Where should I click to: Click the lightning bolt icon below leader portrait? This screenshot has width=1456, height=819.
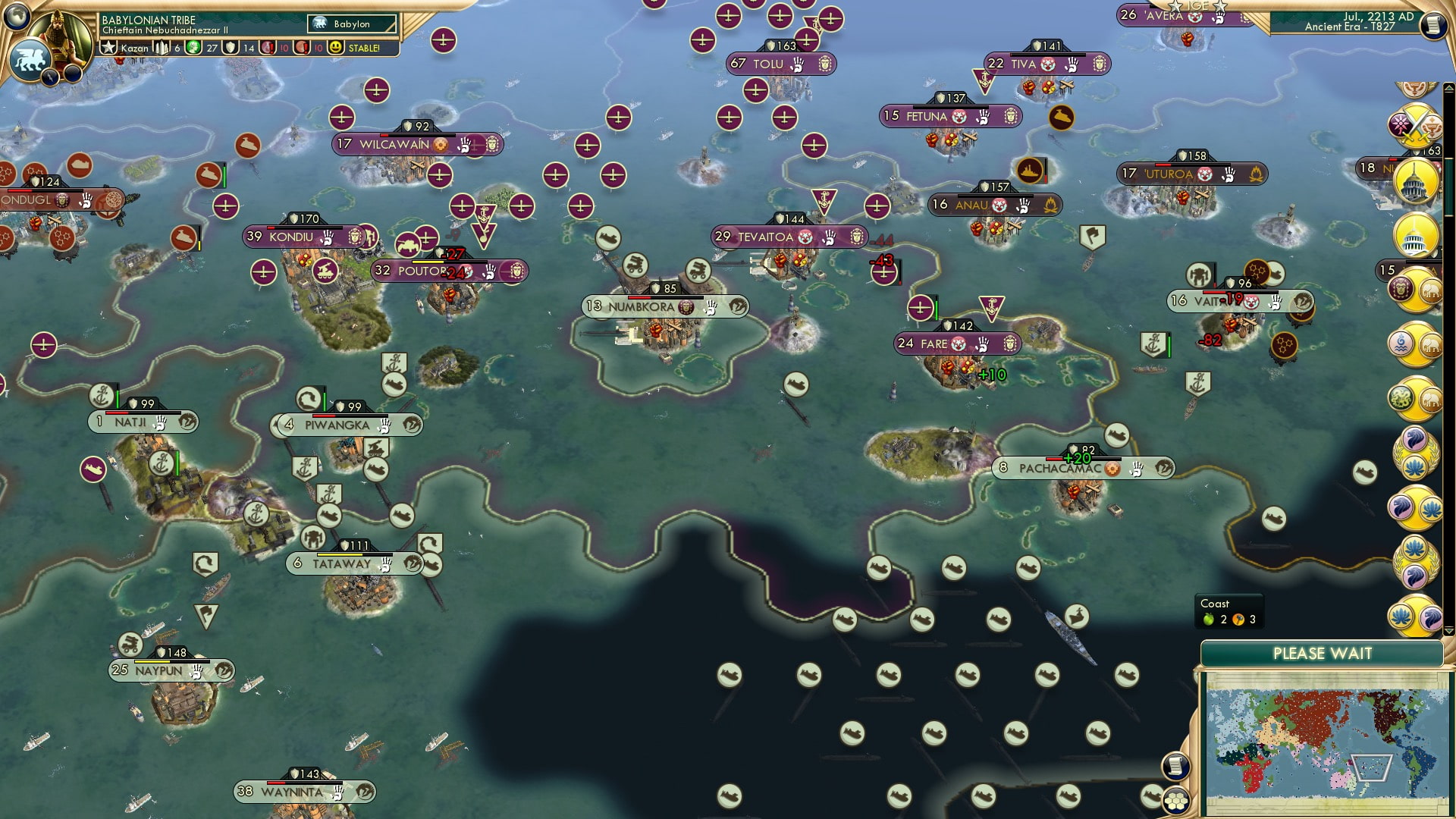(49, 77)
